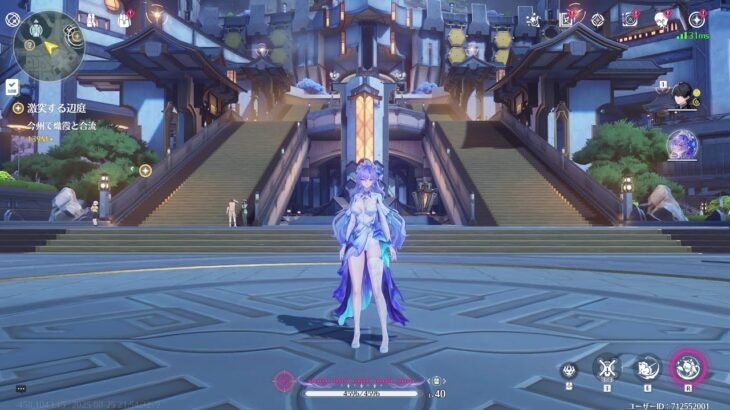
Task: Open the chat bubble in the corner
Action: point(21,389)
